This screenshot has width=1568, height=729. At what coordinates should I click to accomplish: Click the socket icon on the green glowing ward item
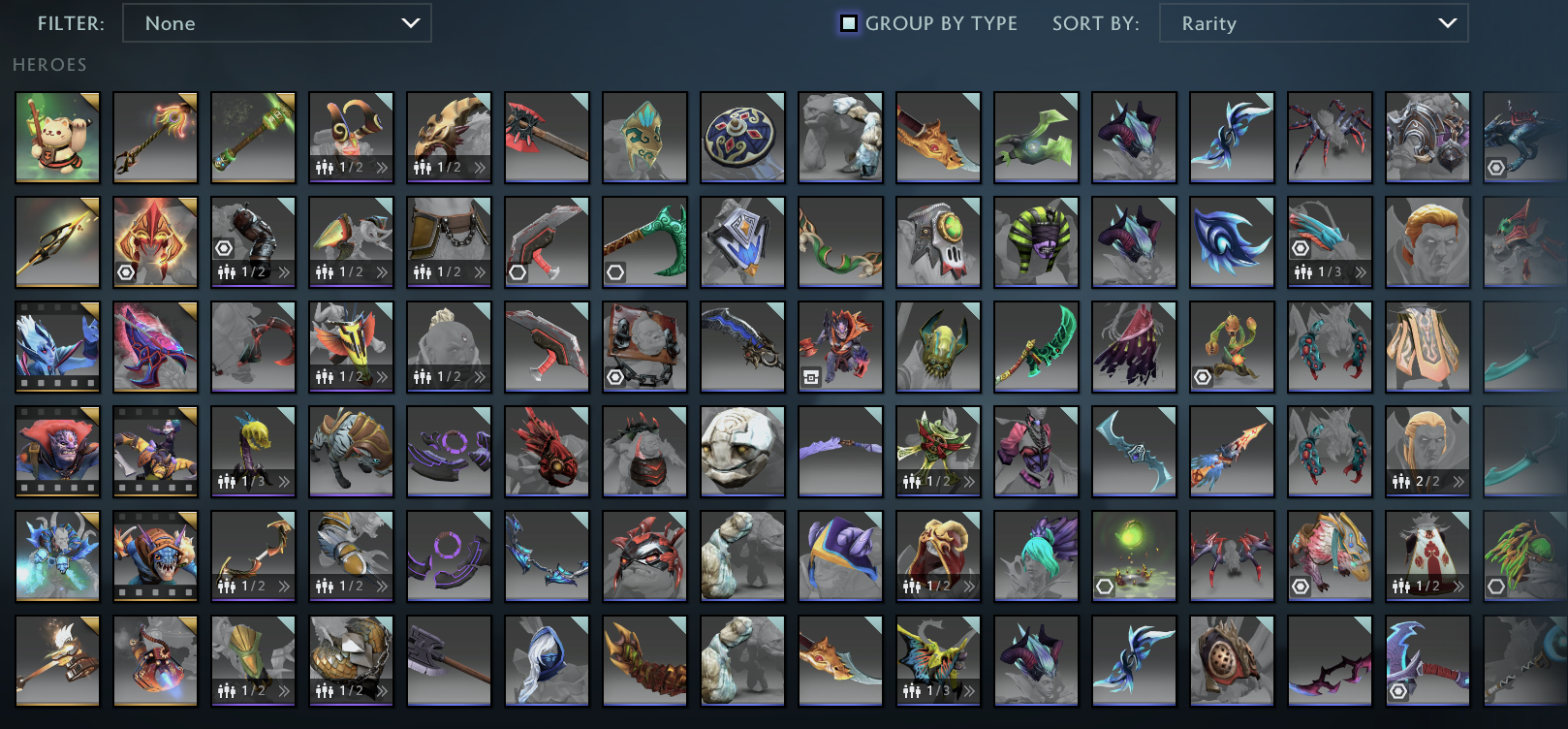click(1106, 585)
